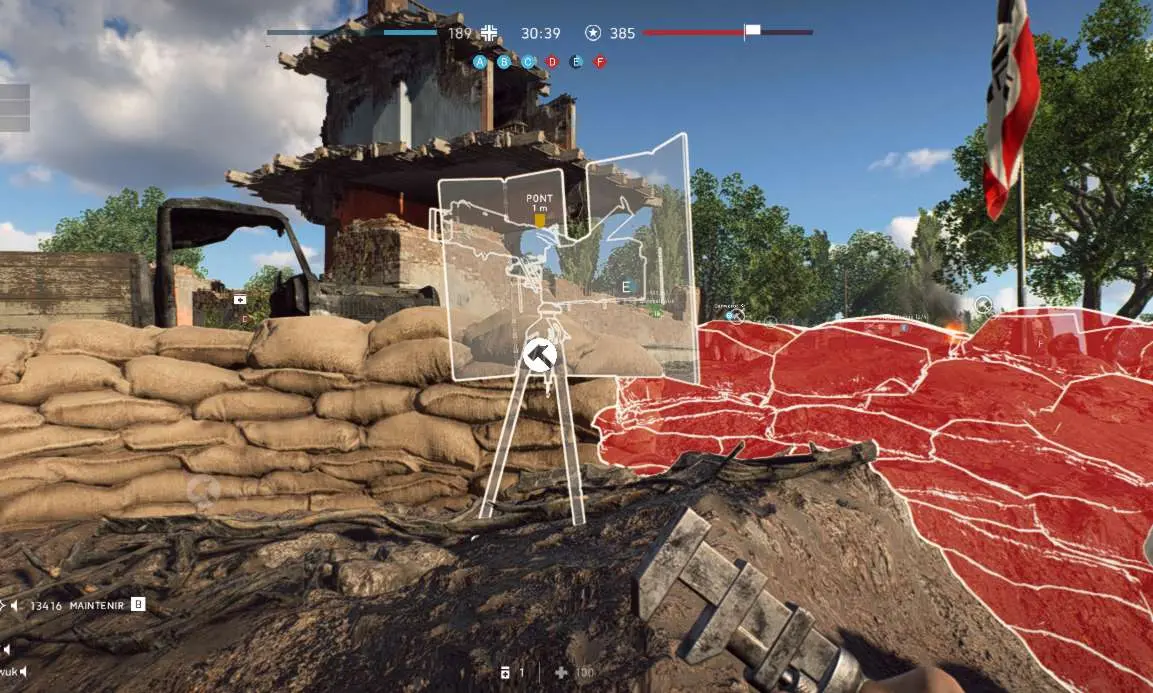Click the MAINTENIR B squad order

(x=138, y=604)
